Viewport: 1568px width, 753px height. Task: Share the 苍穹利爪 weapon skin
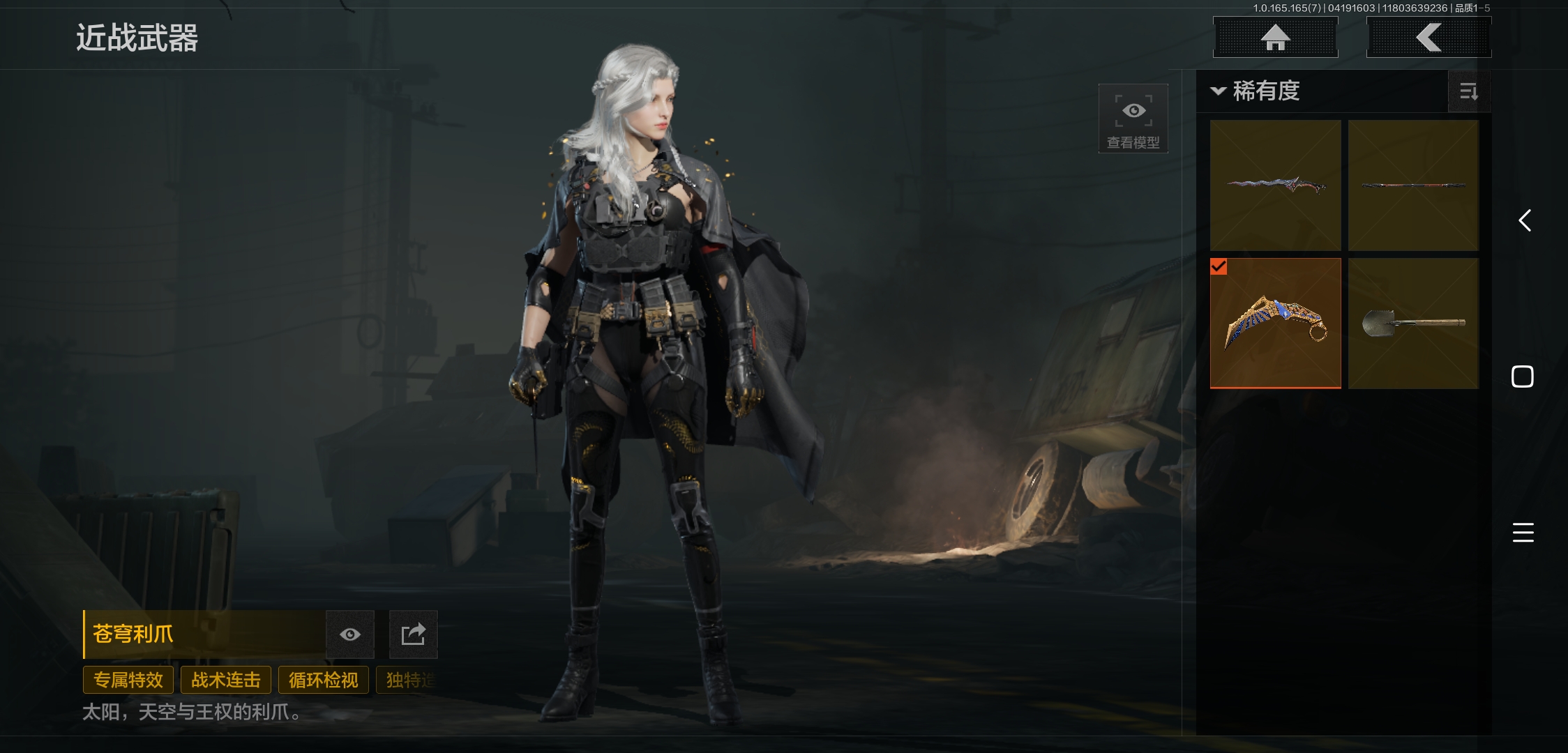coord(413,634)
